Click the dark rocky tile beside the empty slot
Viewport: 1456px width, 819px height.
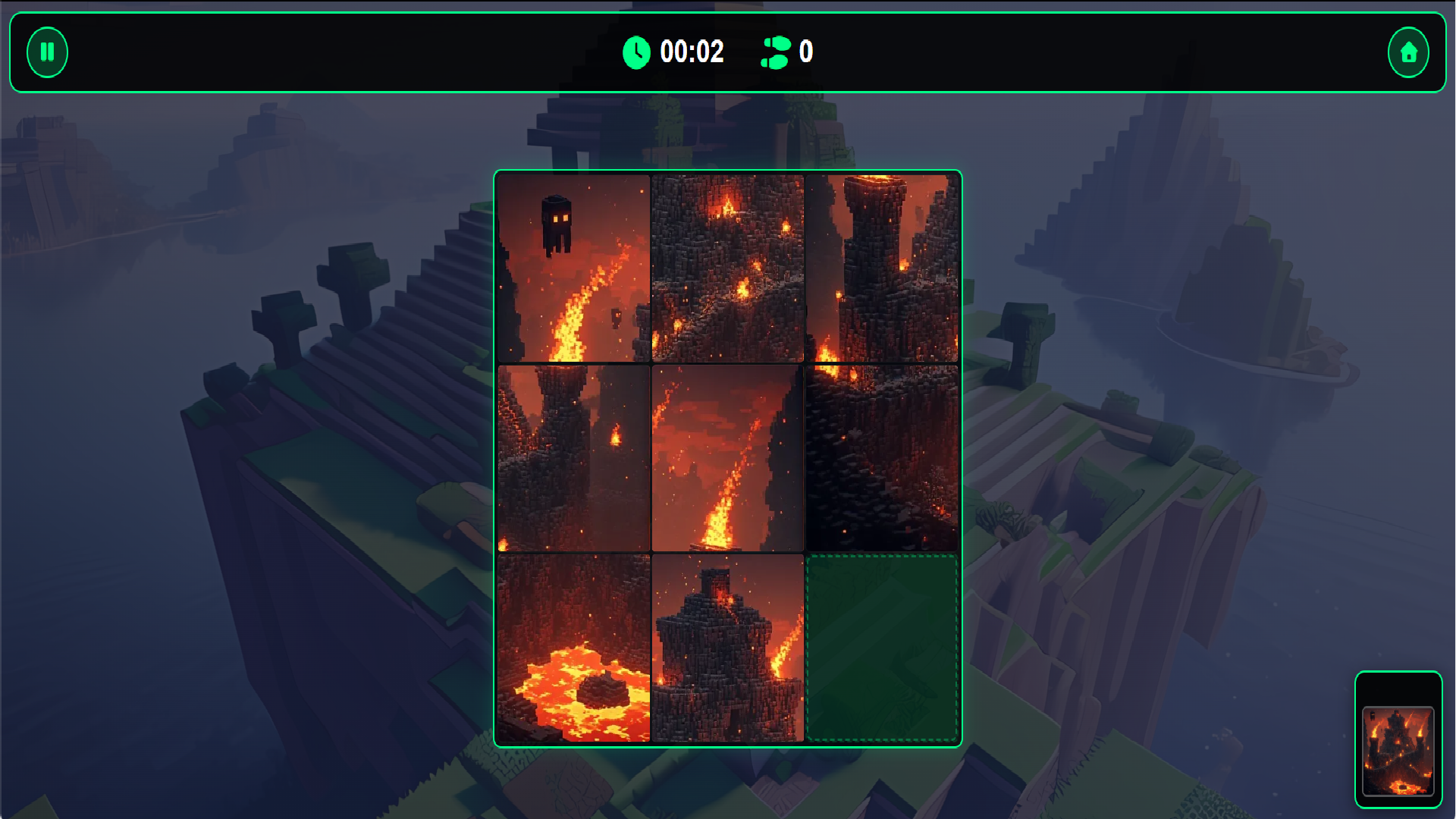pos(882,457)
